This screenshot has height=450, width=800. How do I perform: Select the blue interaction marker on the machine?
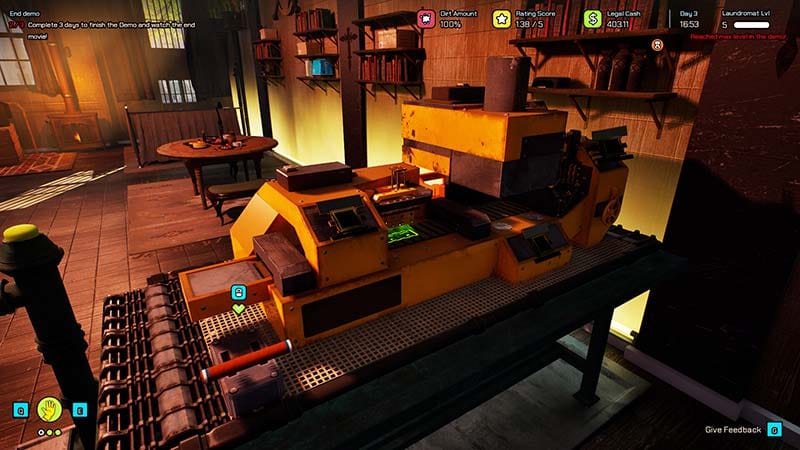click(238, 292)
